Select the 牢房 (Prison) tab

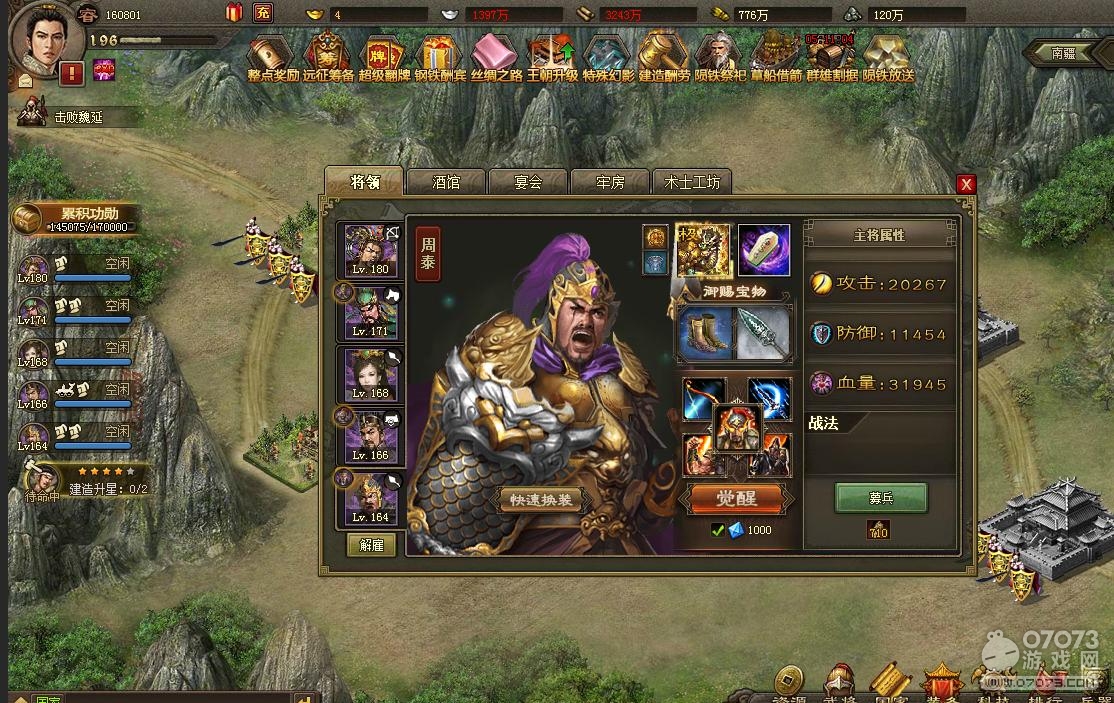pos(610,182)
